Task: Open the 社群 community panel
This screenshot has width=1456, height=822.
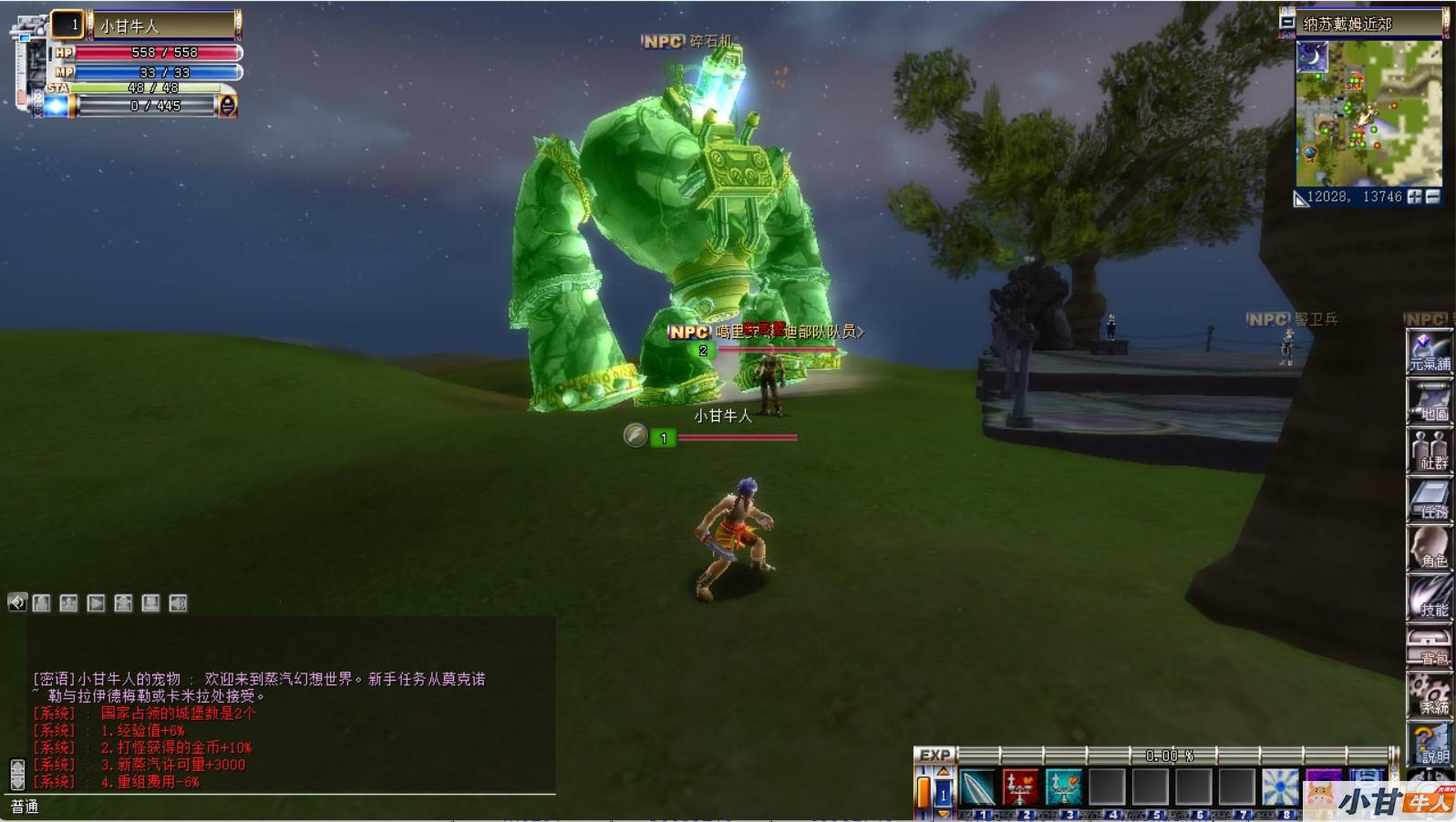Action: coord(1429,450)
